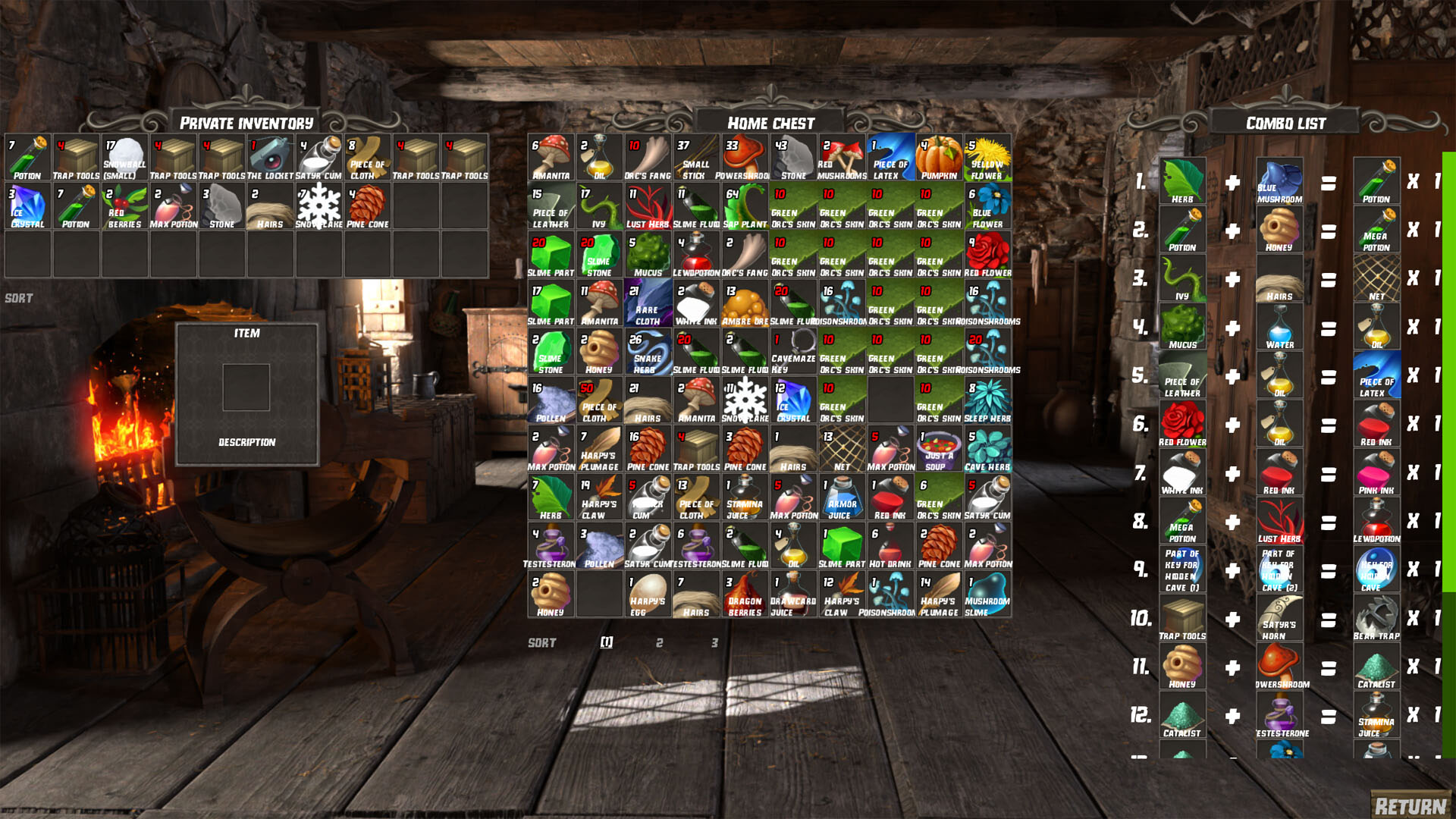The width and height of the screenshot is (1456, 819).
Task: Open the Private Inventory sort option
Action: (x=17, y=297)
